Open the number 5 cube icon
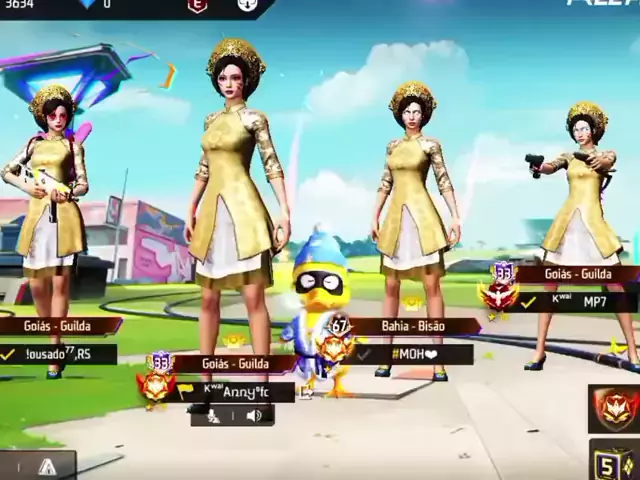The width and height of the screenshot is (640, 480). coord(614,462)
